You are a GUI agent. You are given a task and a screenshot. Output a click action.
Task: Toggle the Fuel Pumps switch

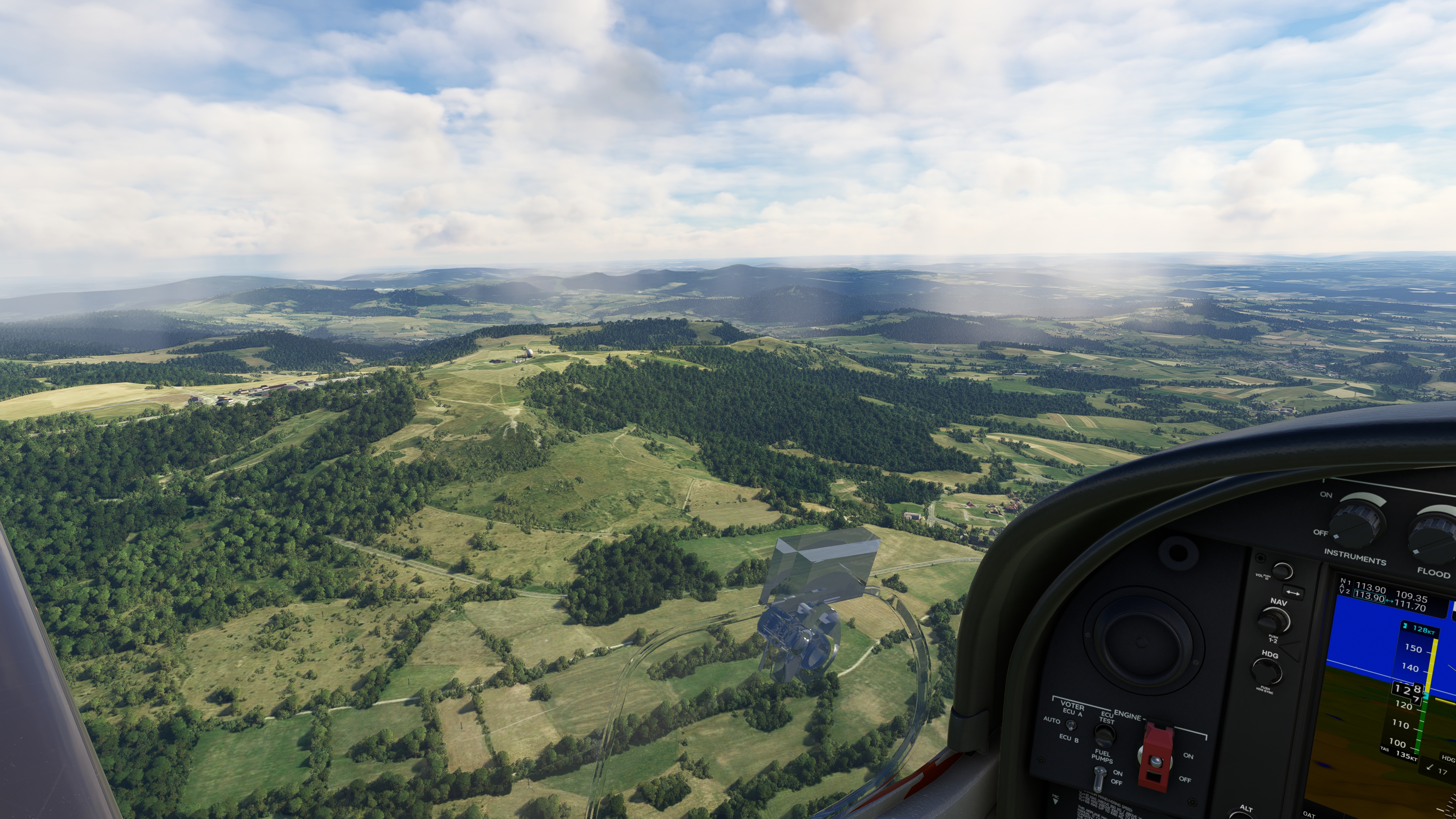click(x=1099, y=779)
